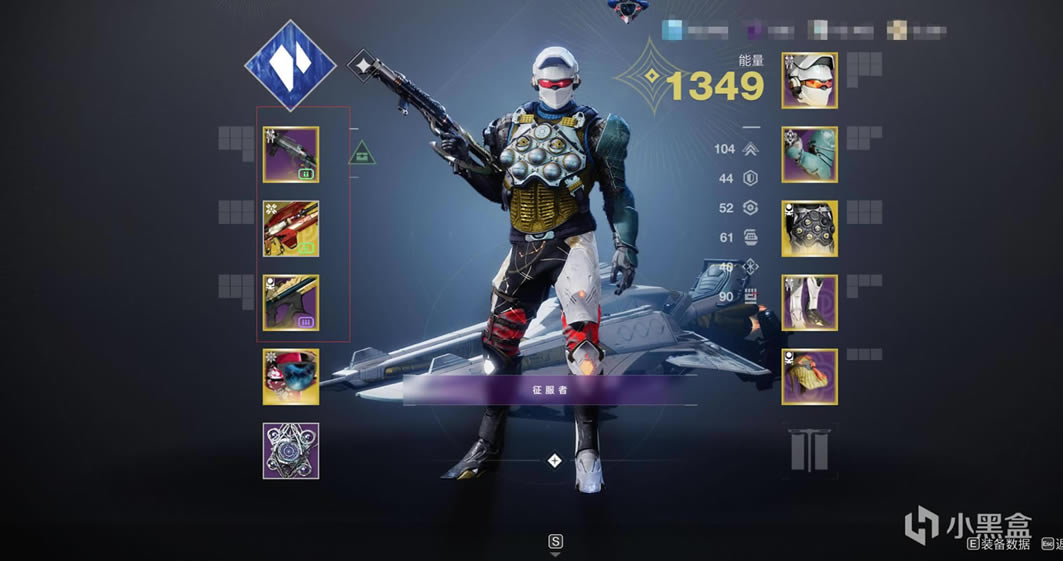
Task: Click the small diamond icon below the title
Action: tap(555, 461)
